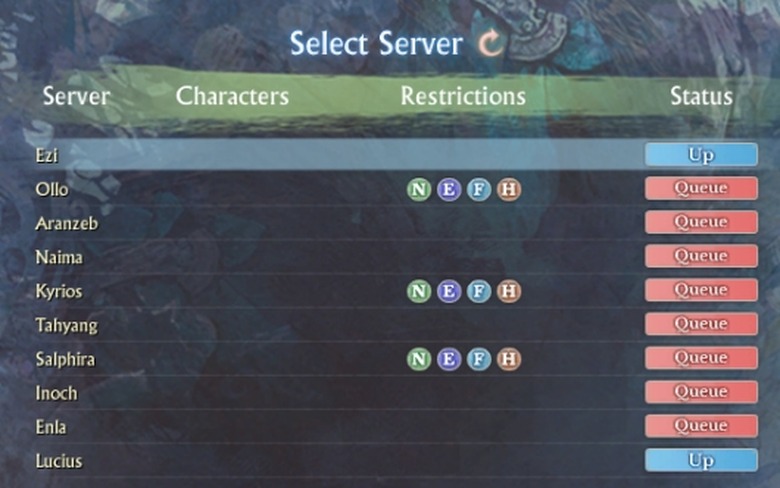Screen dimensions: 780x488
Task: Click the refresh arrow beside Select Server
Action: [x=491, y=44]
